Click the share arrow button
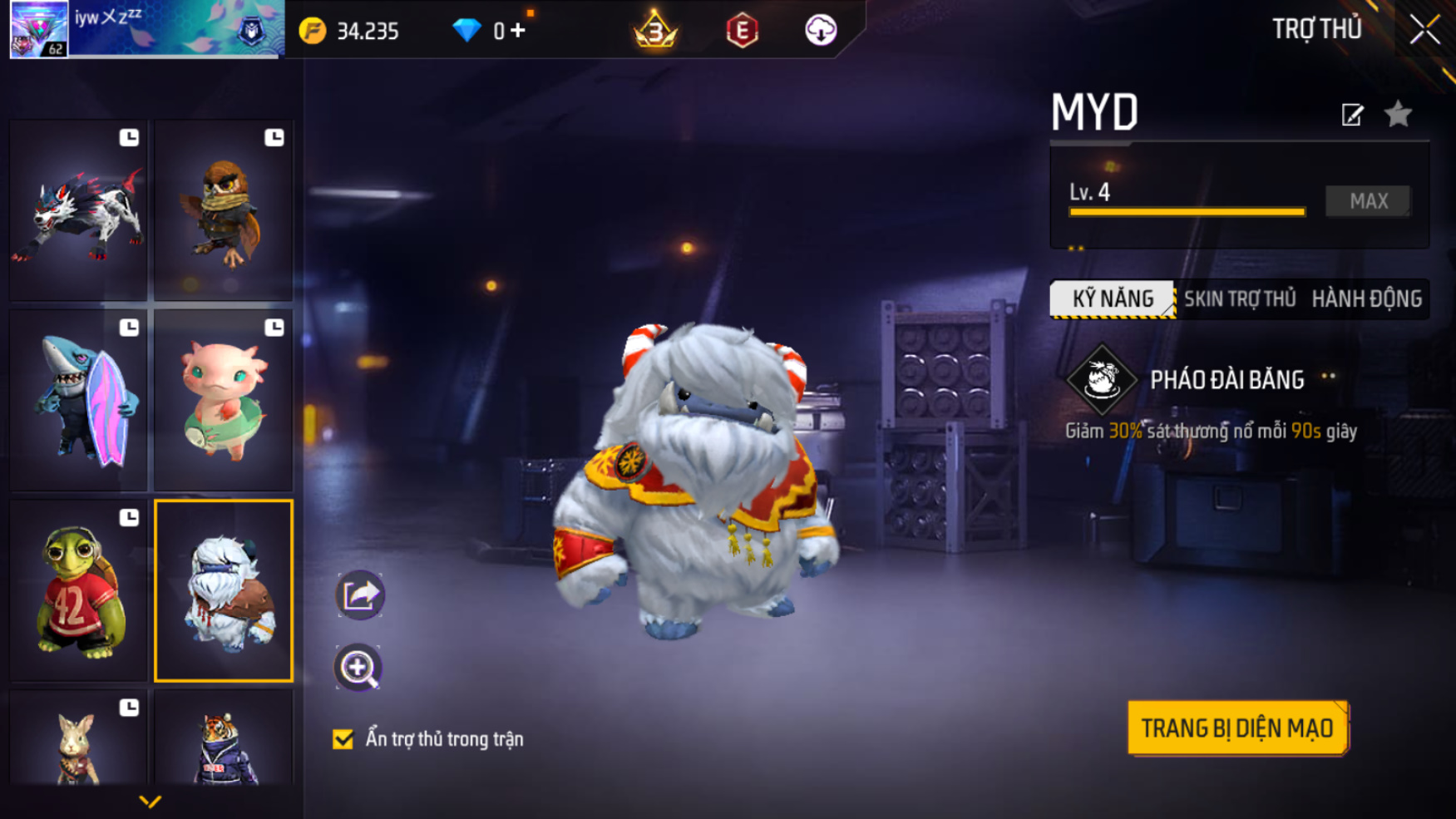Viewport: 1456px width, 819px height. [359, 595]
